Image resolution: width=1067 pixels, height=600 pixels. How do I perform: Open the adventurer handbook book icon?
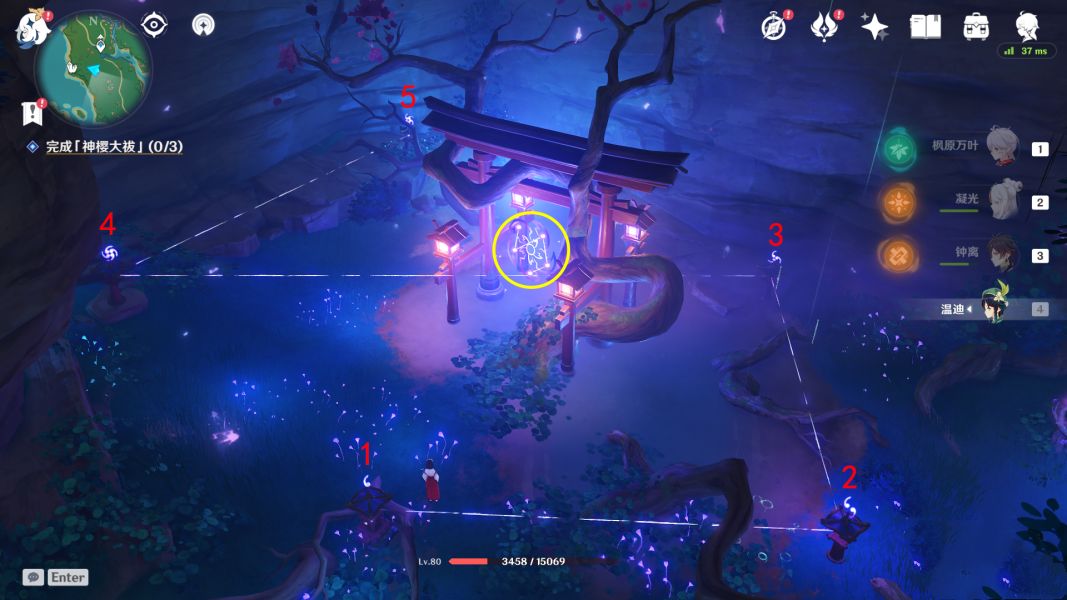click(x=925, y=27)
